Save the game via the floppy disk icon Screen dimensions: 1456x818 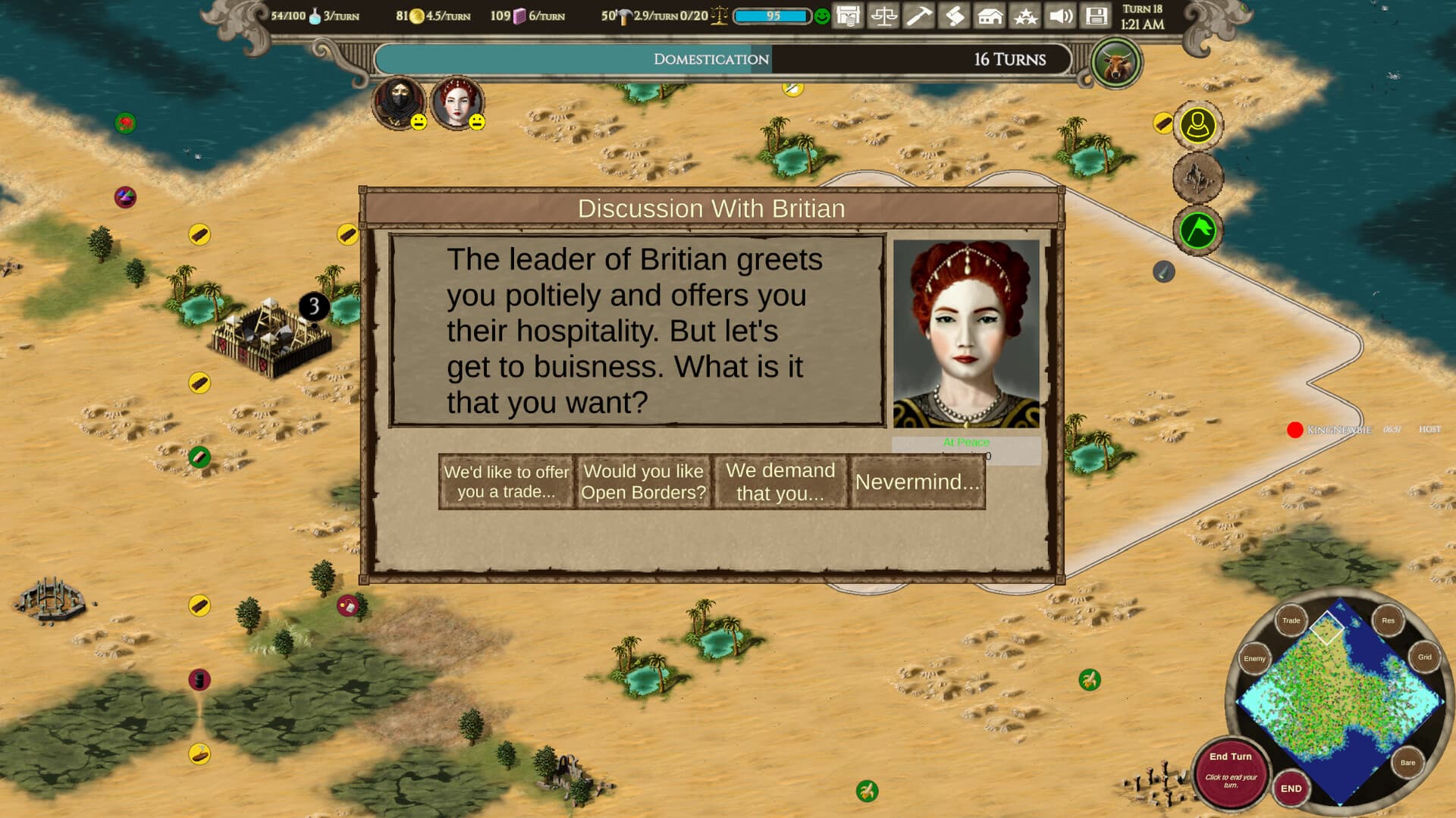(1096, 15)
